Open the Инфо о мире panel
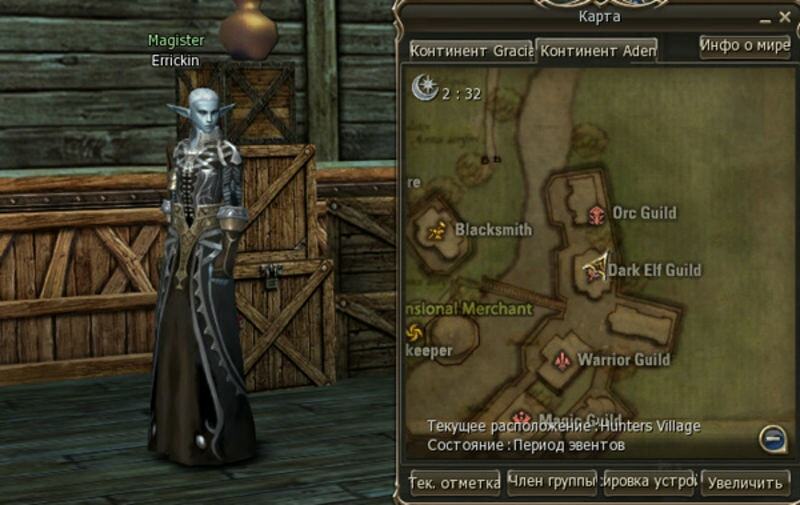 coord(745,46)
